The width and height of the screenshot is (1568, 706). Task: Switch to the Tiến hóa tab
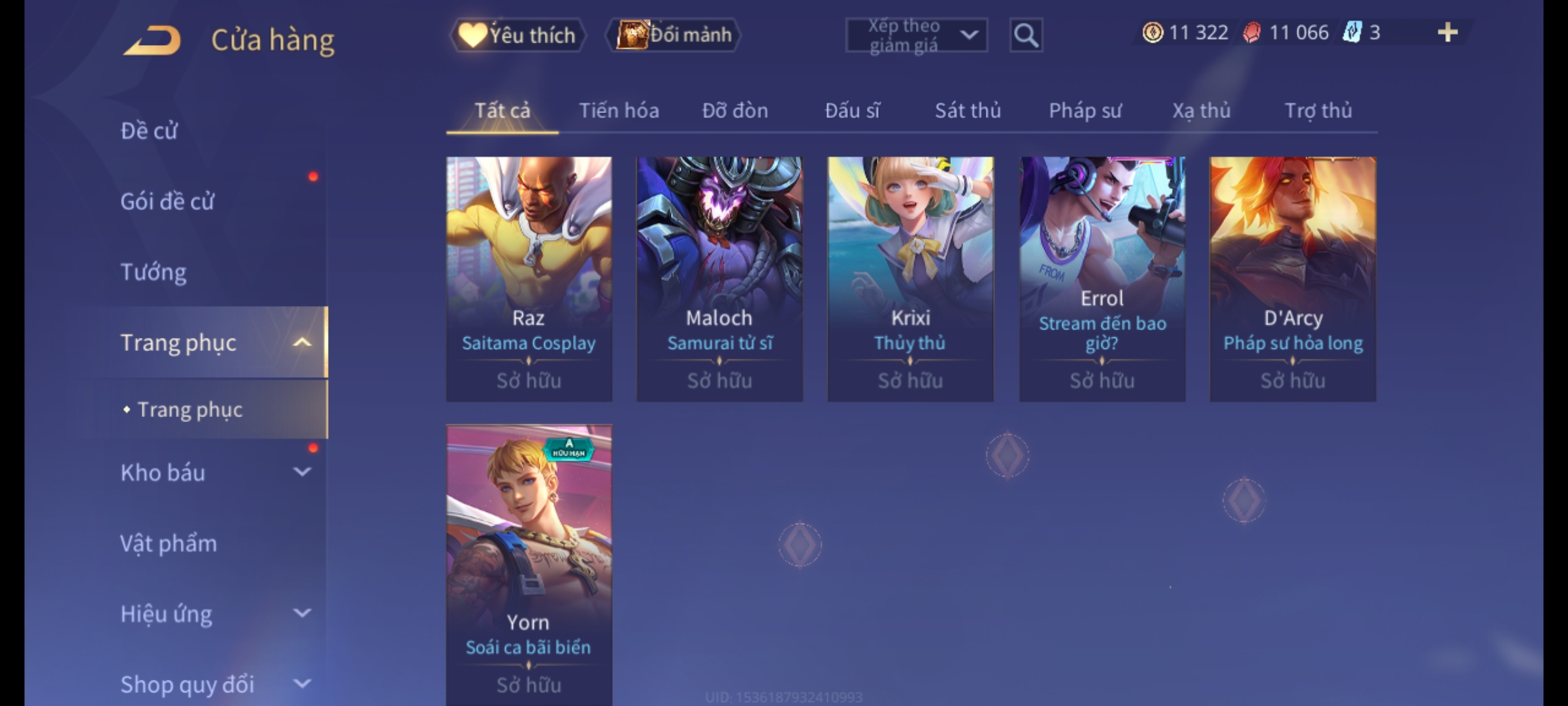(x=619, y=111)
